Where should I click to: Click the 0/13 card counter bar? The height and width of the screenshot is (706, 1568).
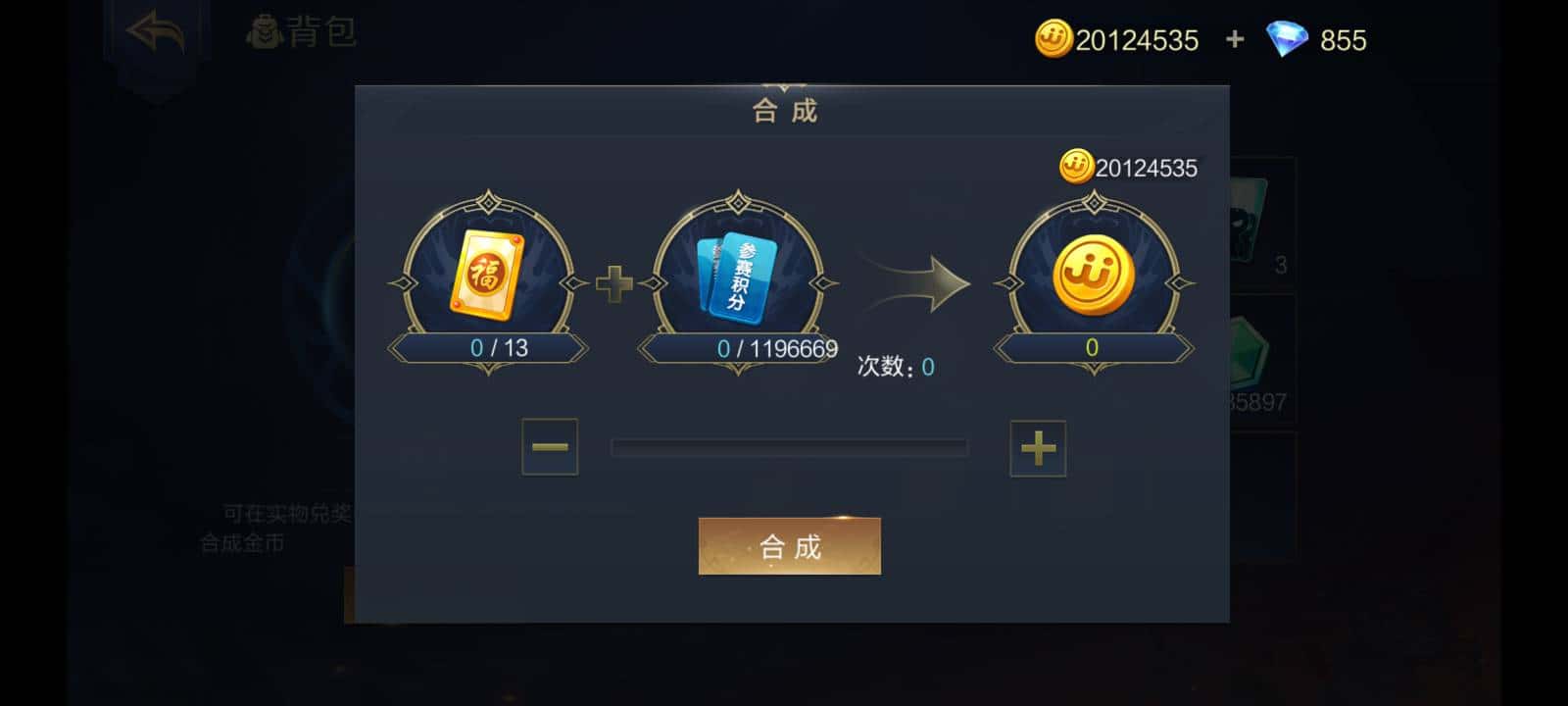[487, 347]
